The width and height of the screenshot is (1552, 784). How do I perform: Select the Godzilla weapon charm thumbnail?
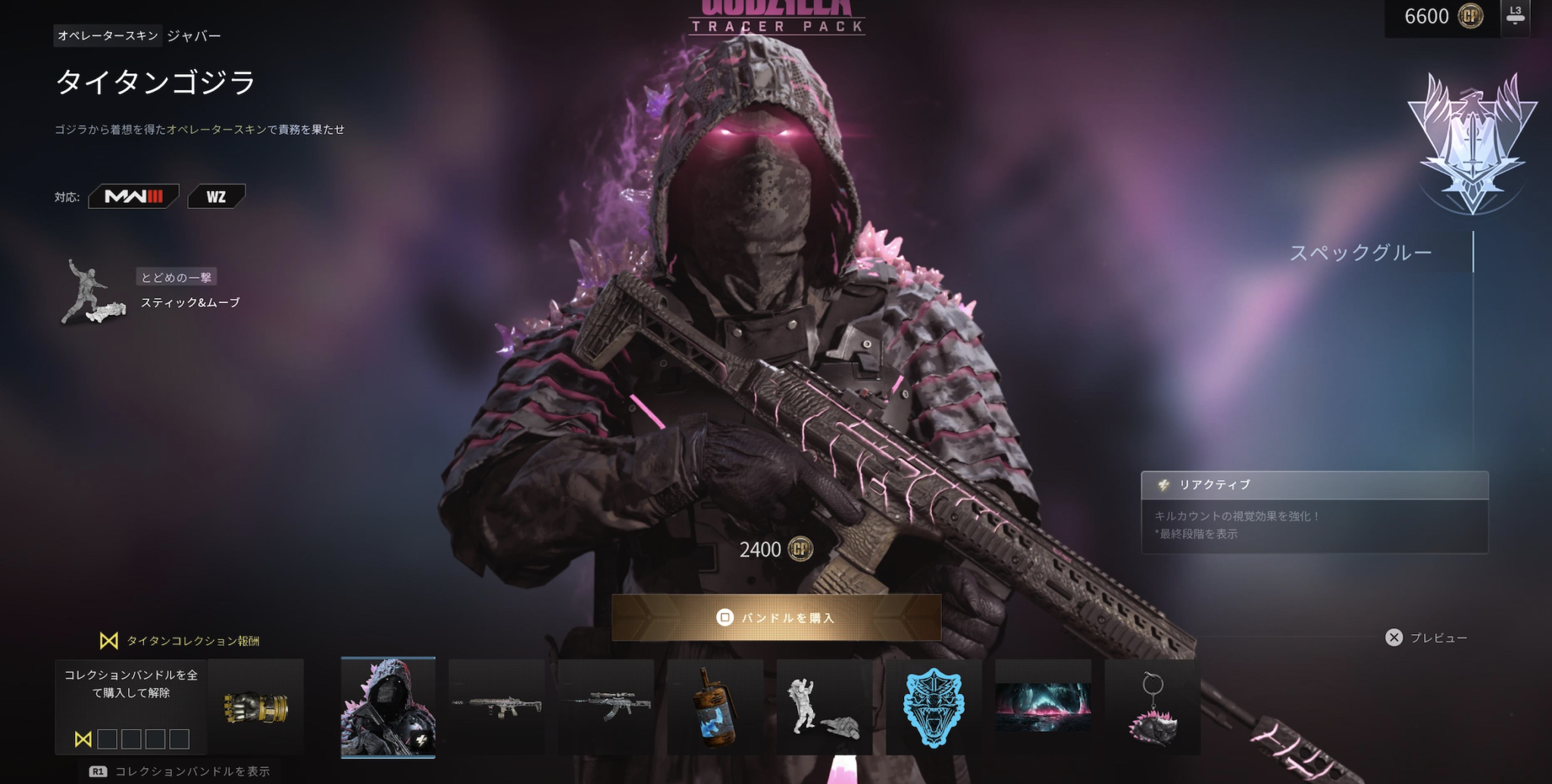(x=1152, y=707)
